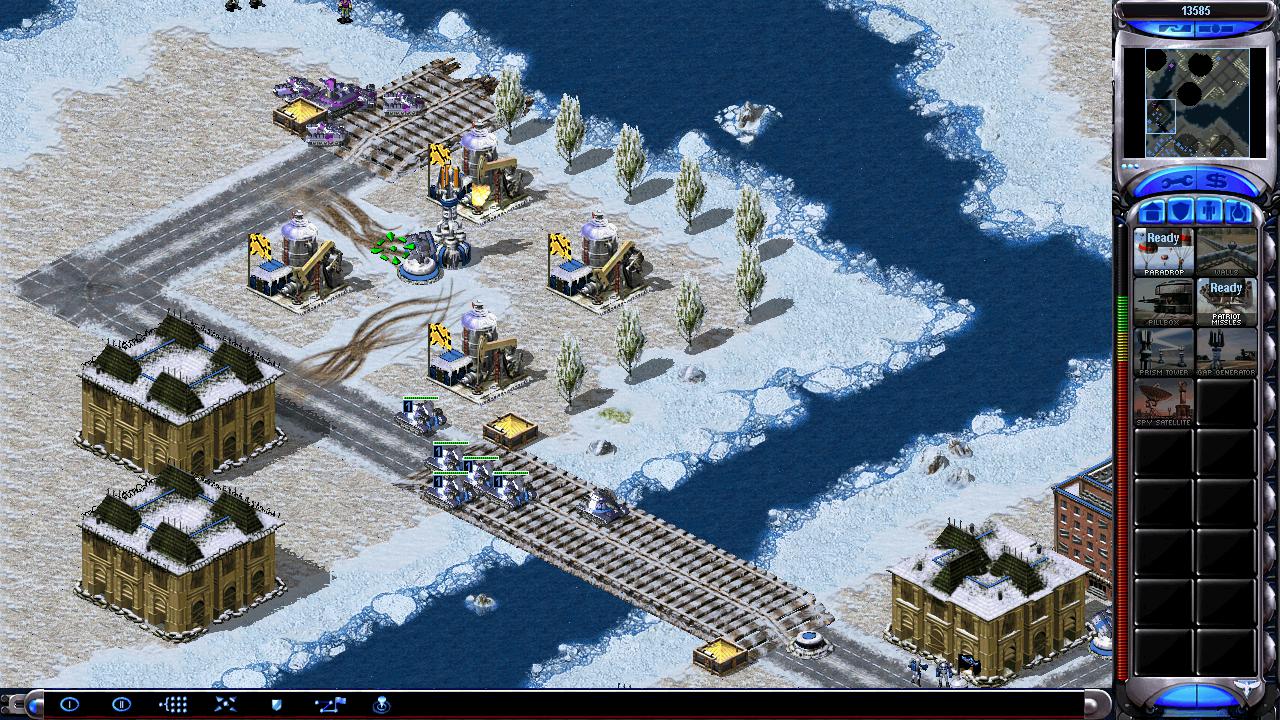
Task: Open the shield defenses tab
Action: 1179,212
